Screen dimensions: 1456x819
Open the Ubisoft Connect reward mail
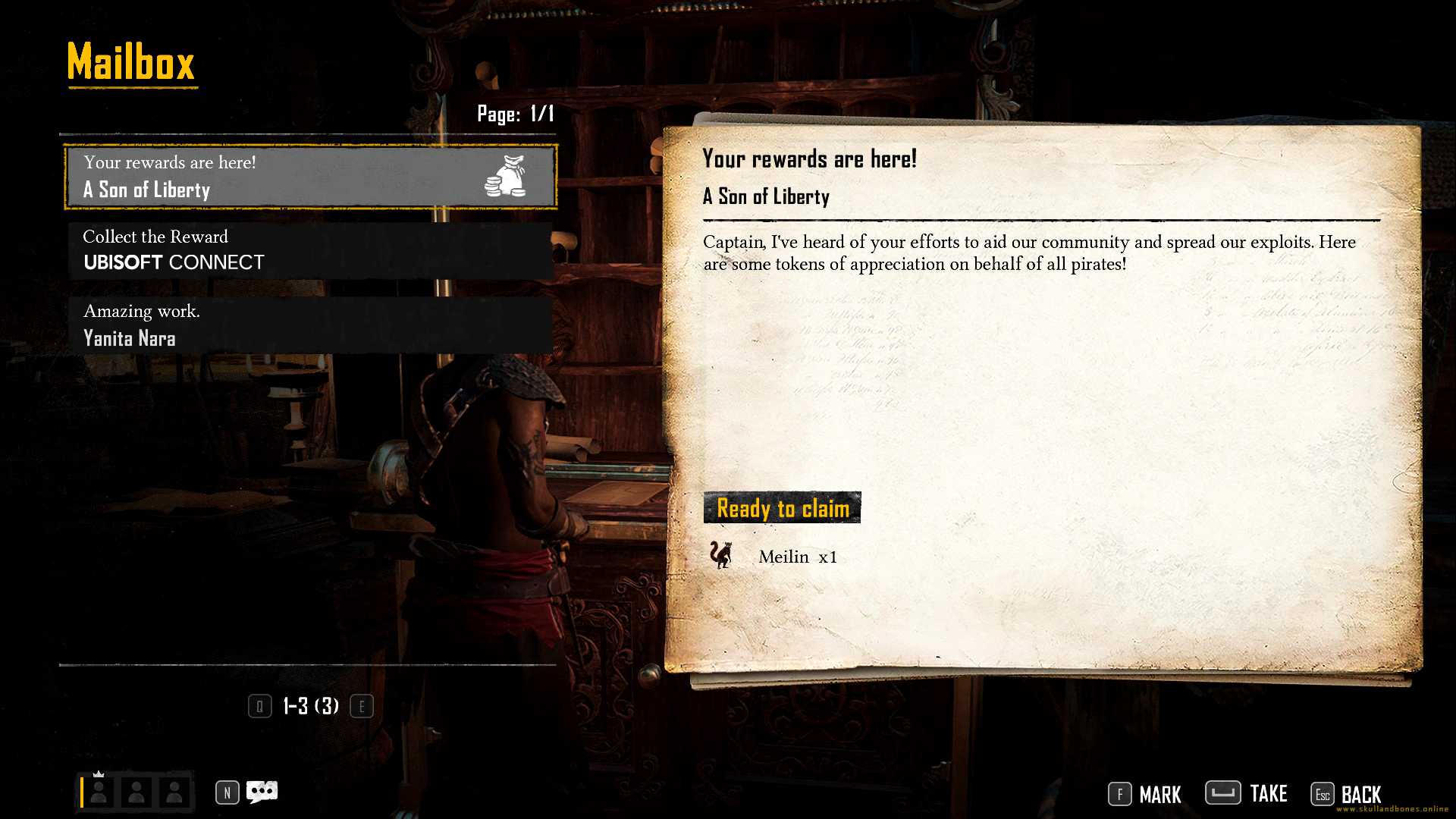click(x=310, y=251)
